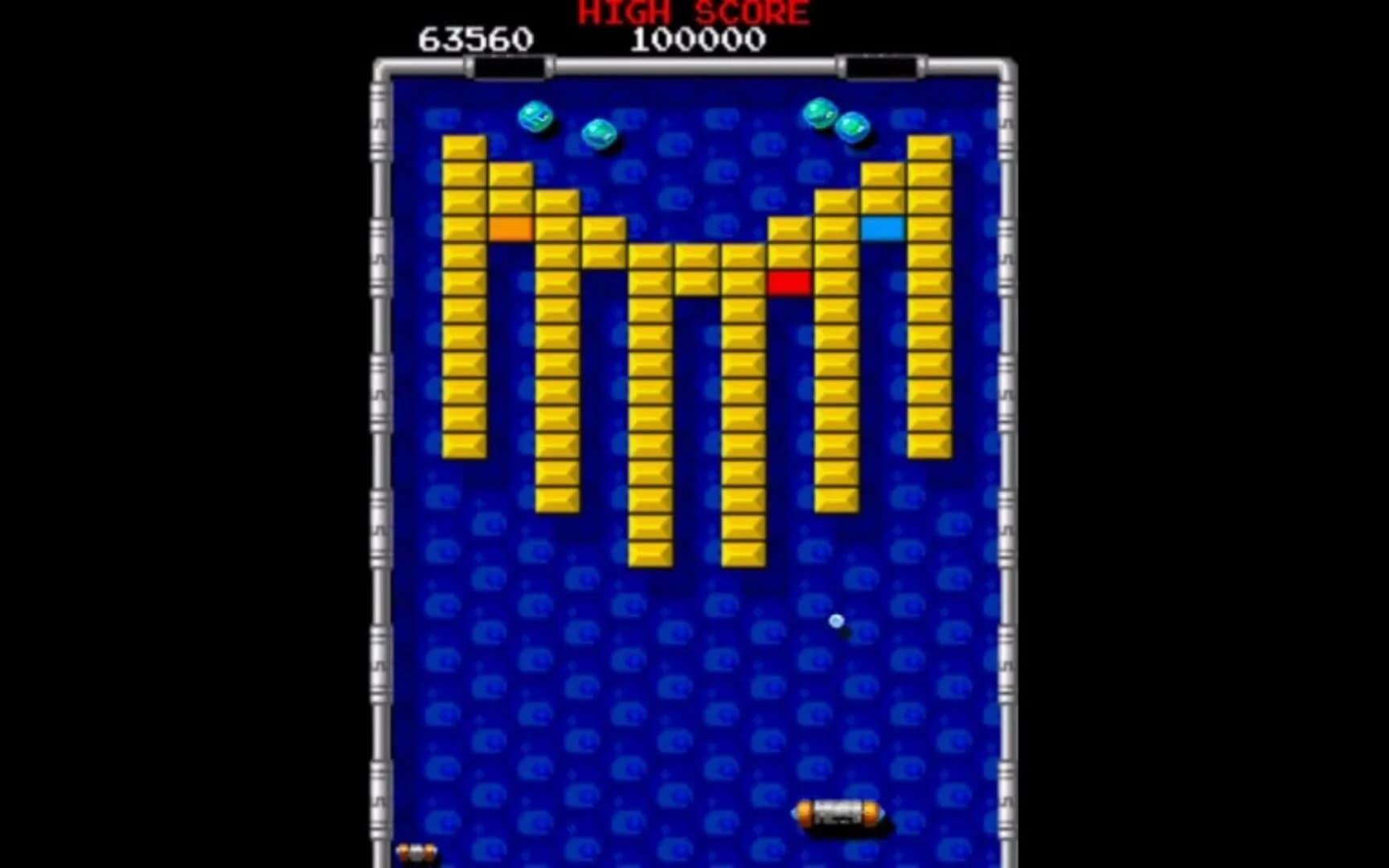Open the left exit gate on the top wall
Image resolution: width=1389 pixels, height=868 pixels.
point(506,61)
